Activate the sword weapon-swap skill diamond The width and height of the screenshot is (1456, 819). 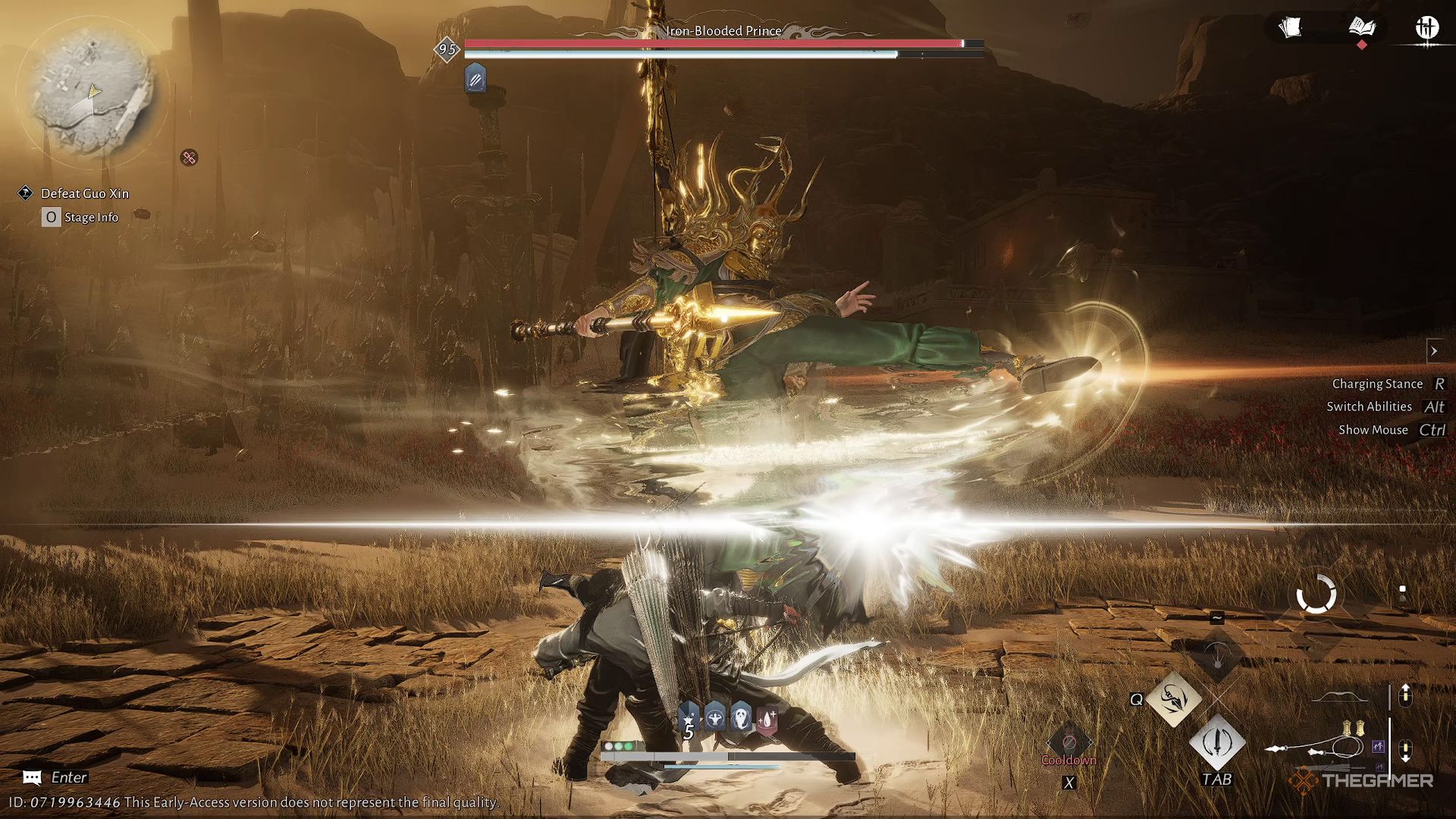(1217, 742)
